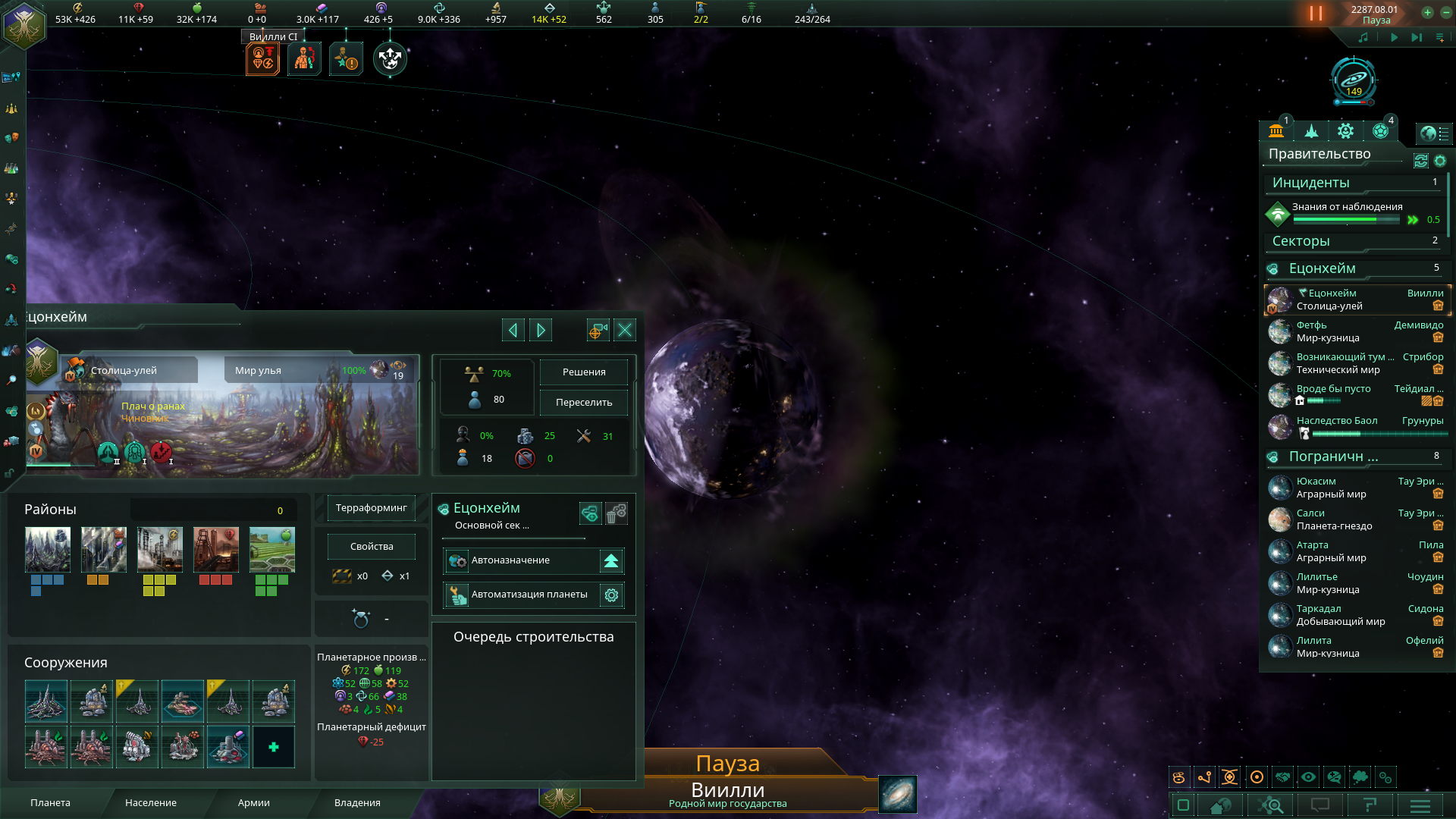Image resolution: width=1456 pixels, height=819 pixels.
Task: Go to the next planet arrow
Action: (541, 330)
